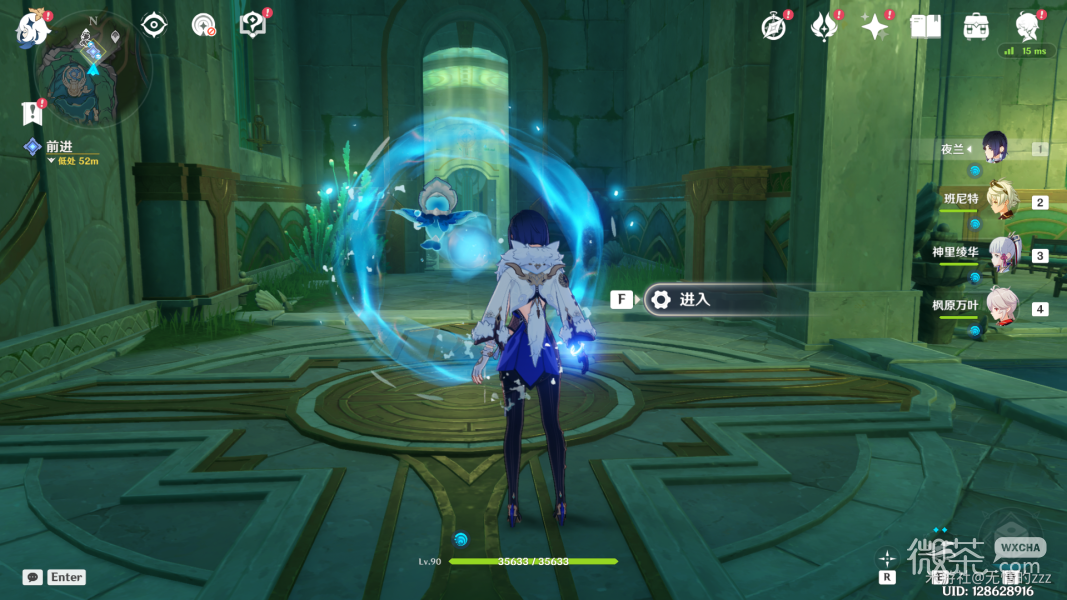
Task: Switch to party member 神里绫华
Action: [x=1002, y=254]
